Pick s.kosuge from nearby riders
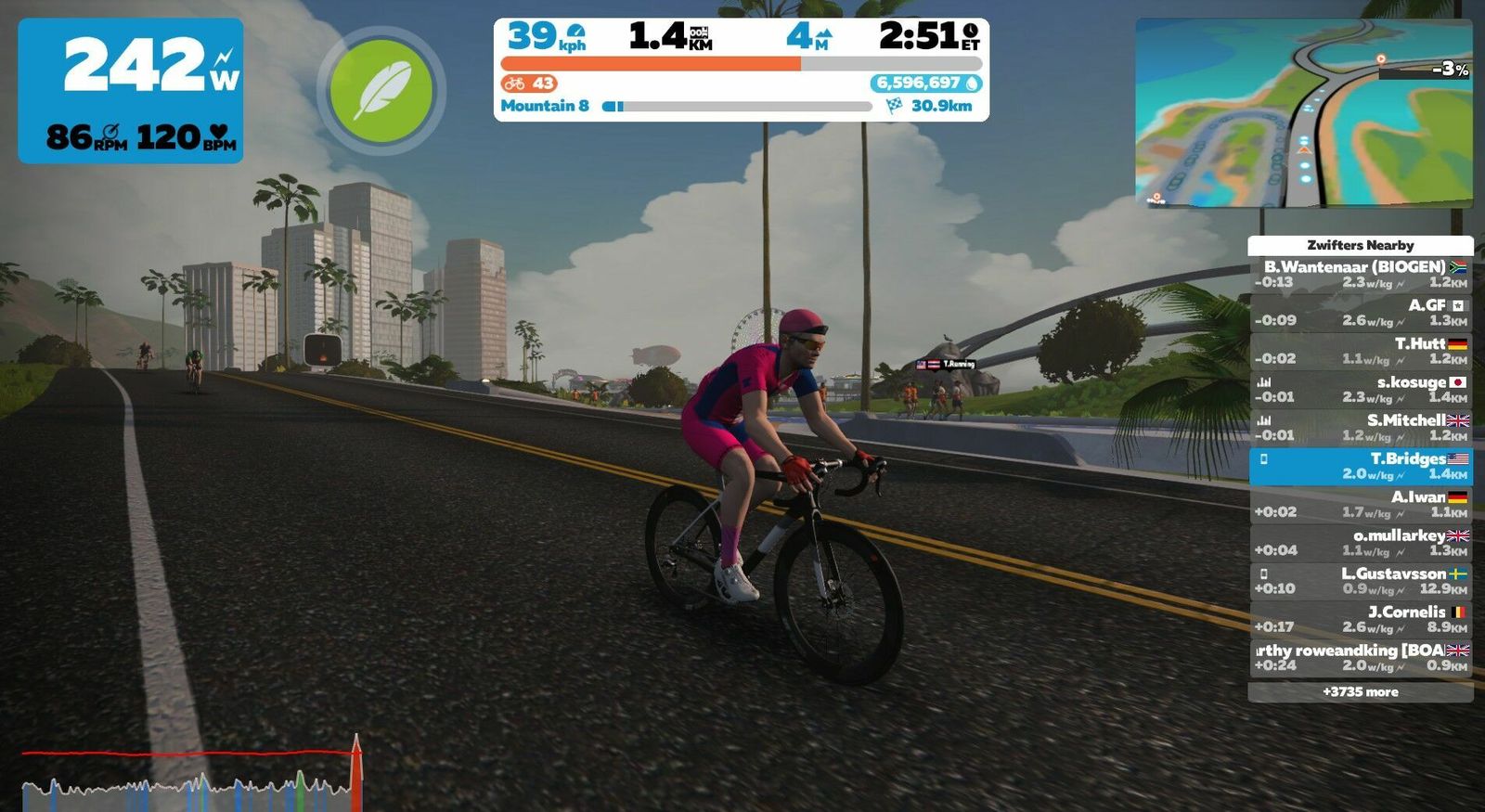1485x812 pixels. click(1360, 389)
